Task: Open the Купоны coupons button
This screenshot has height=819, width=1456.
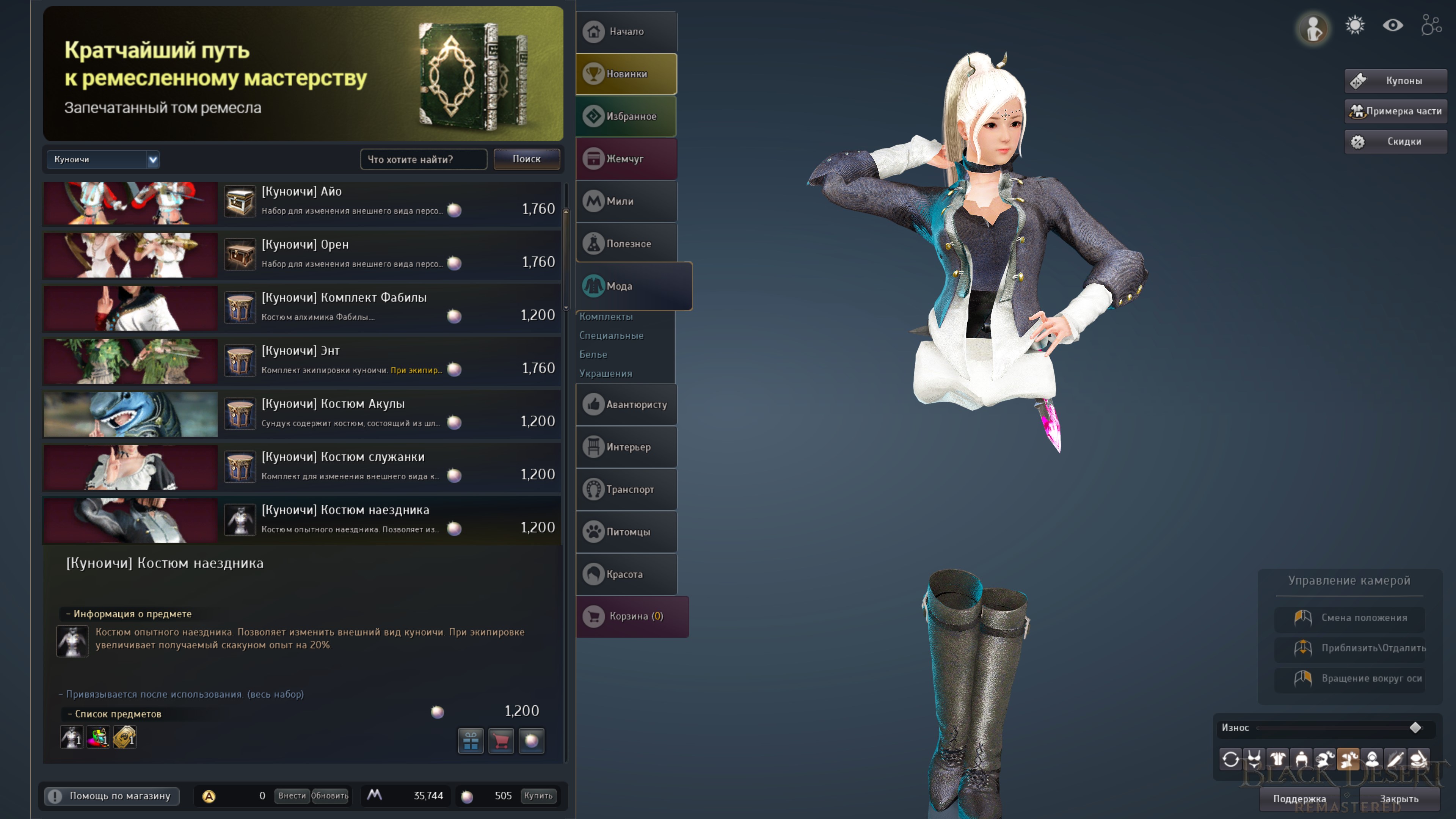Action: pyautogui.click(x=1395, y=81)
